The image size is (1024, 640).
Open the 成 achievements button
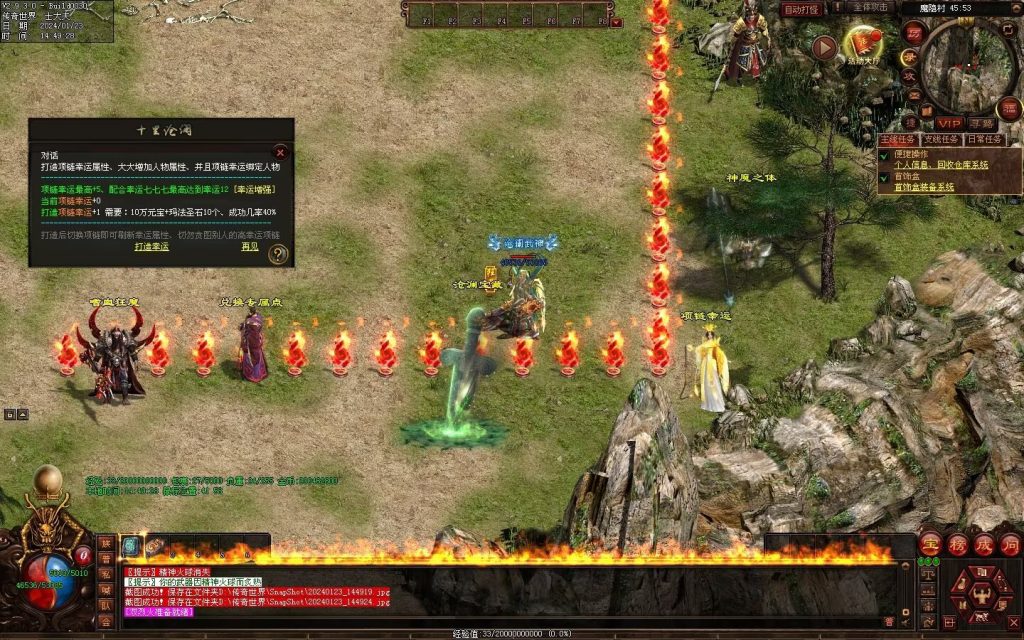pyautogui.click(x=984, y=543)
